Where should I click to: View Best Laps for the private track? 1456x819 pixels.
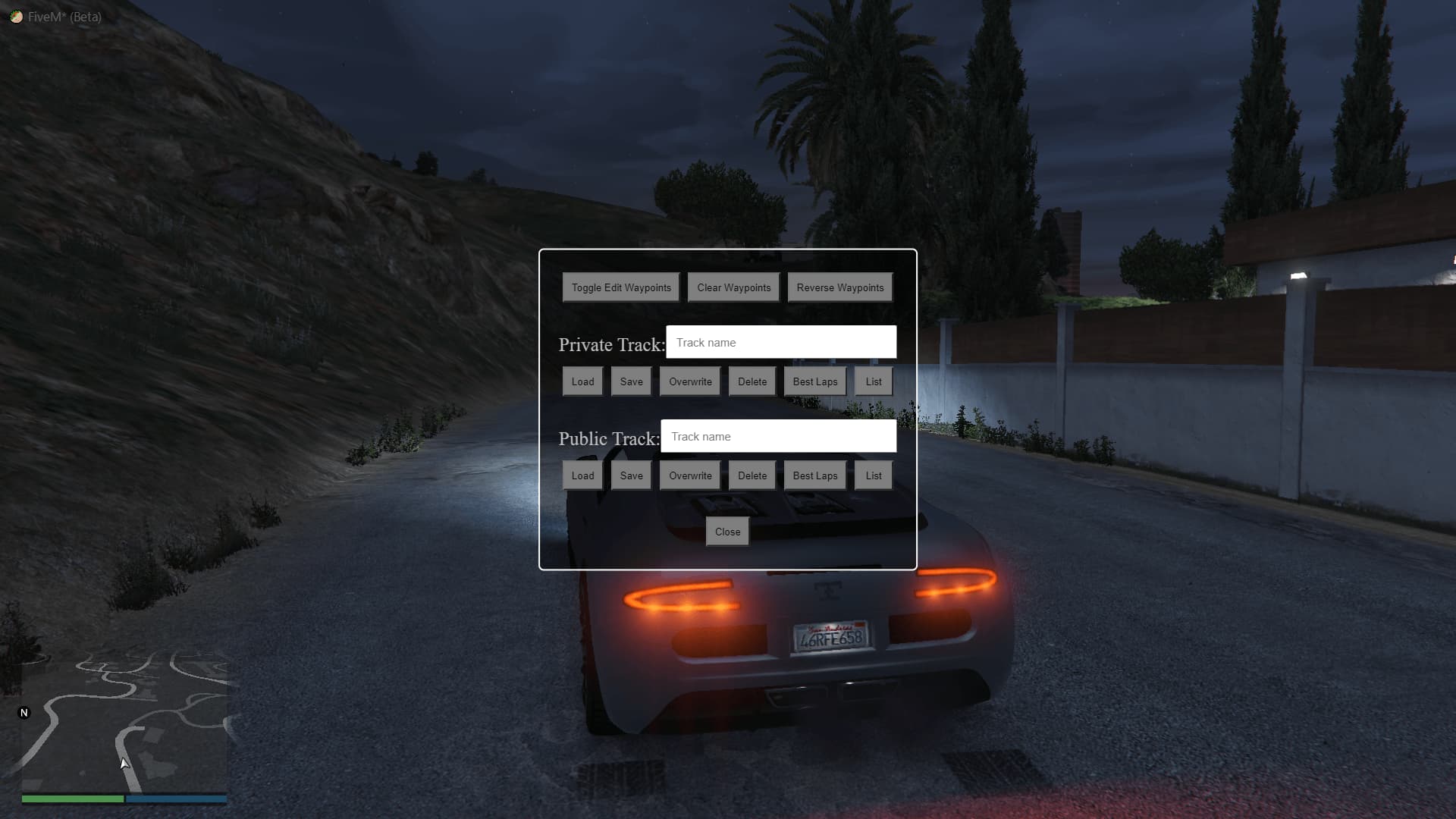point(814,381)
